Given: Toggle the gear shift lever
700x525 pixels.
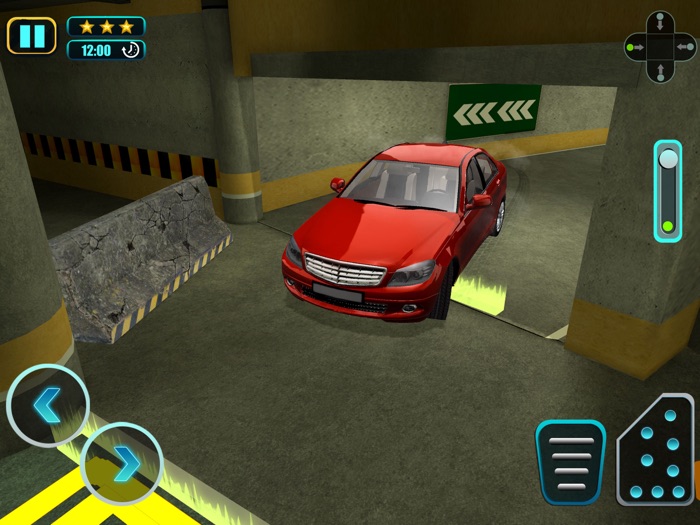Looking at the screenshot, I should [667, 190].
